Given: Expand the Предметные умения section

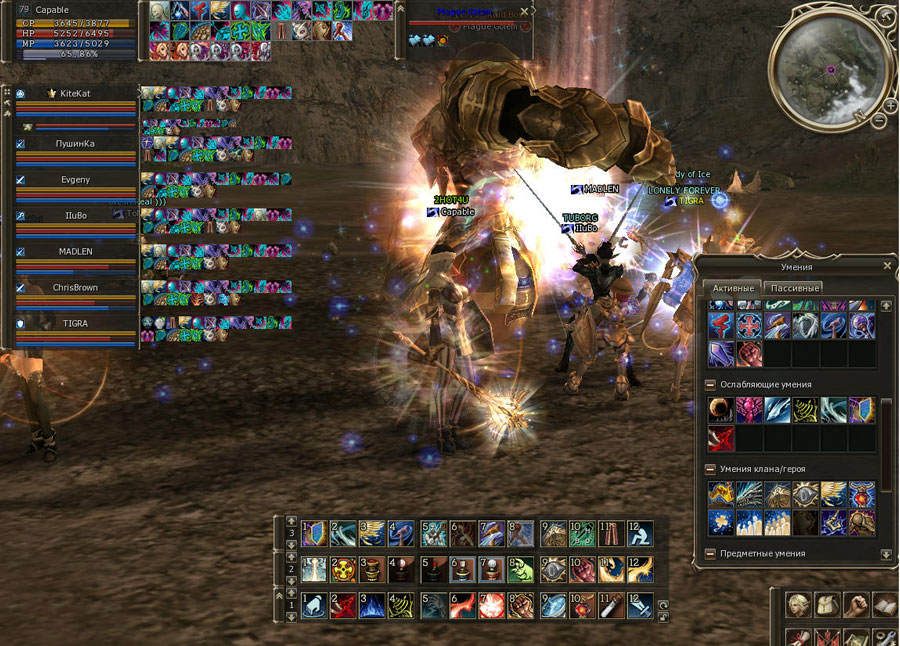Looking at the screenshot, I should [x=711, y=553].
